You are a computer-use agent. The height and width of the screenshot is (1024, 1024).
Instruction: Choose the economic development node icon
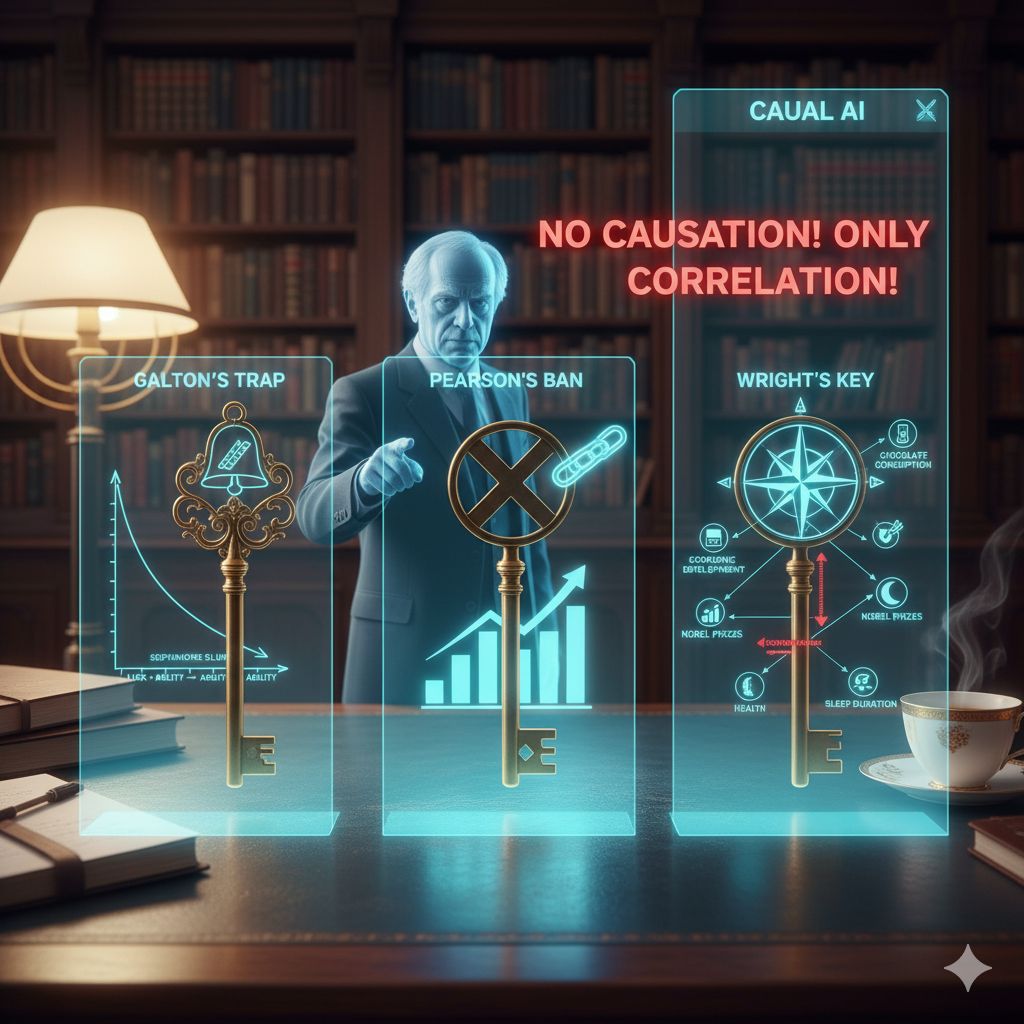(714, 538)
